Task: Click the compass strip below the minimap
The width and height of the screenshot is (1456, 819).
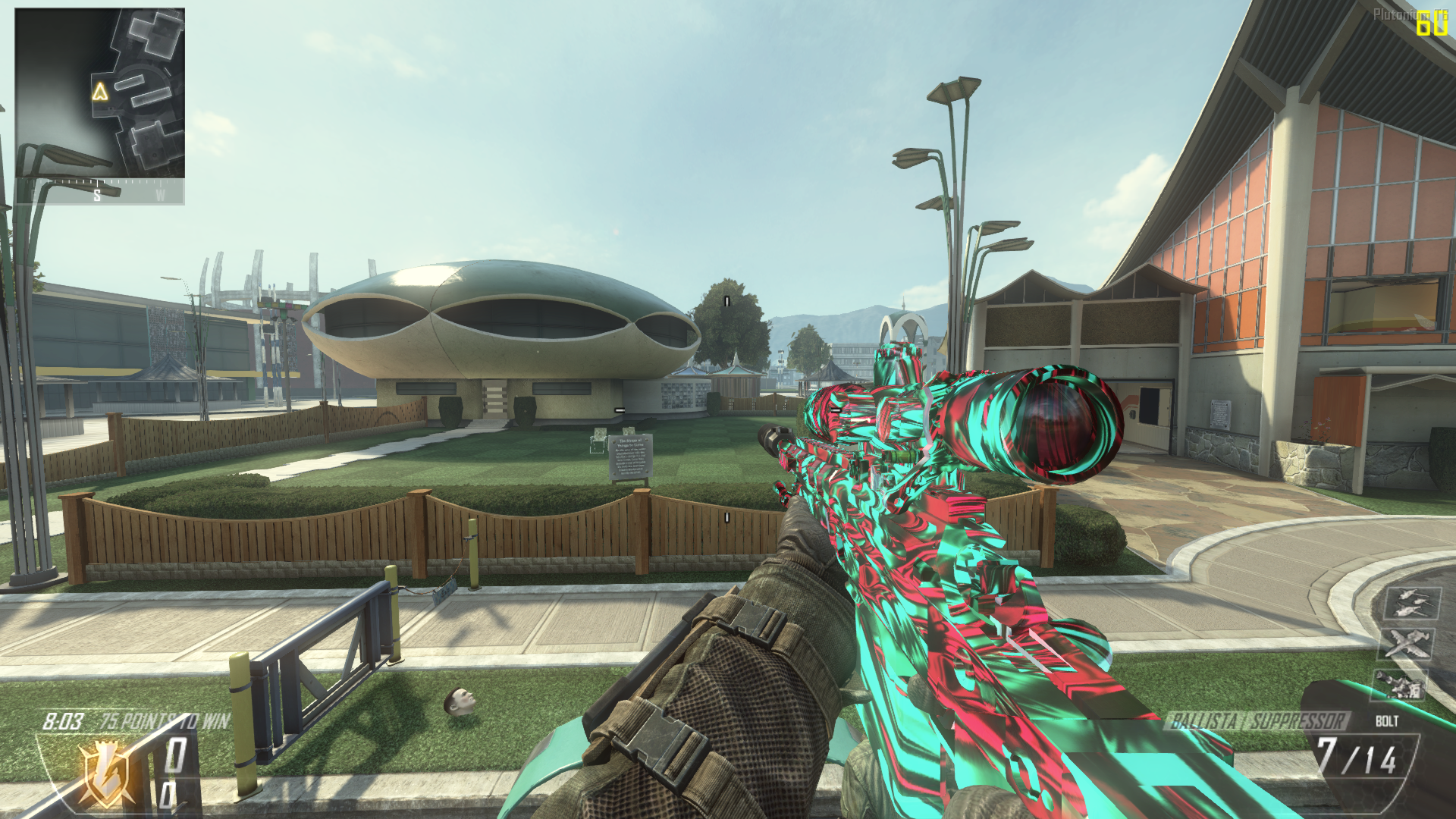Action: coord(99,192)
